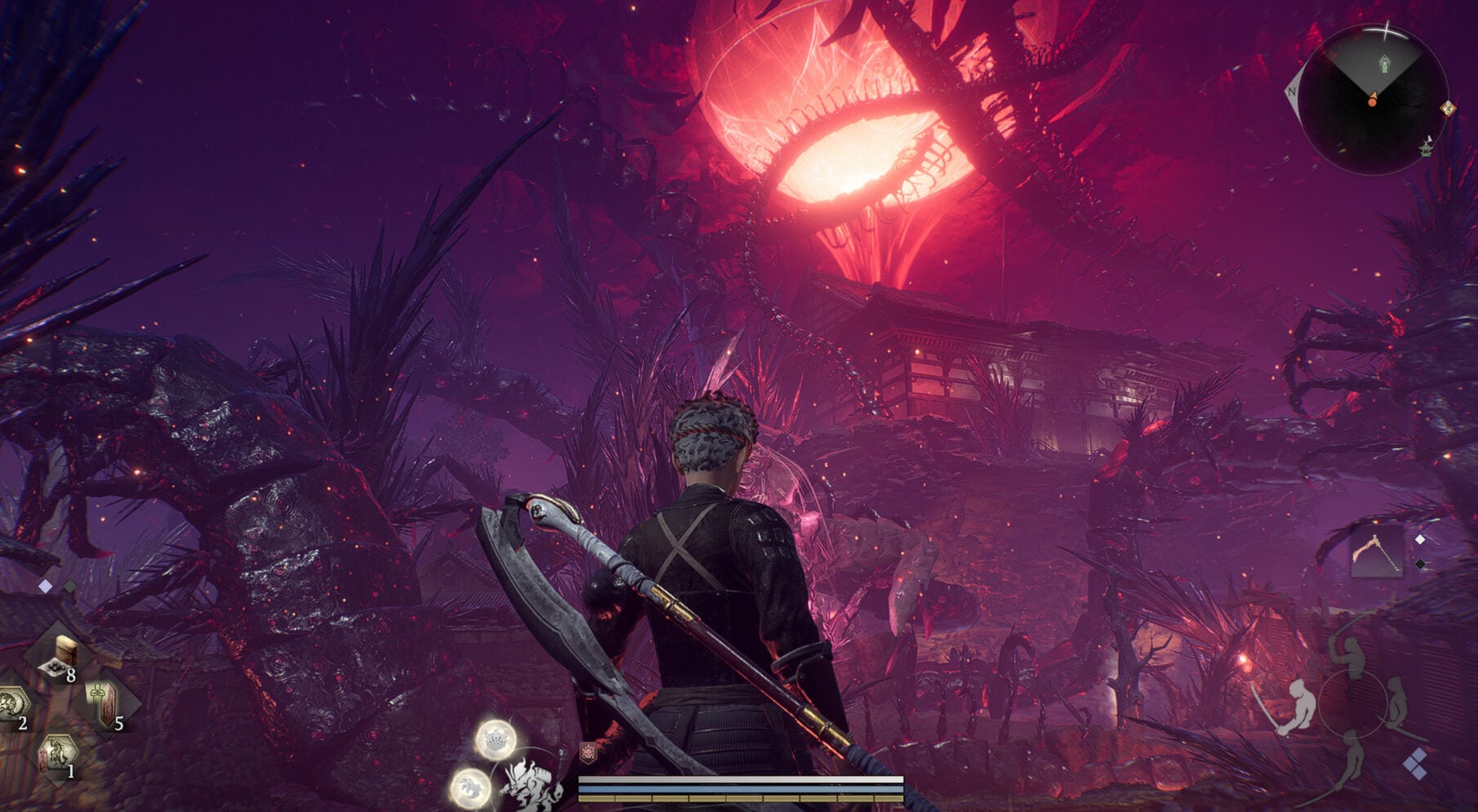Activate the lower glowing guardian spirit orb

pyautogui.click(x=471, y=788)
